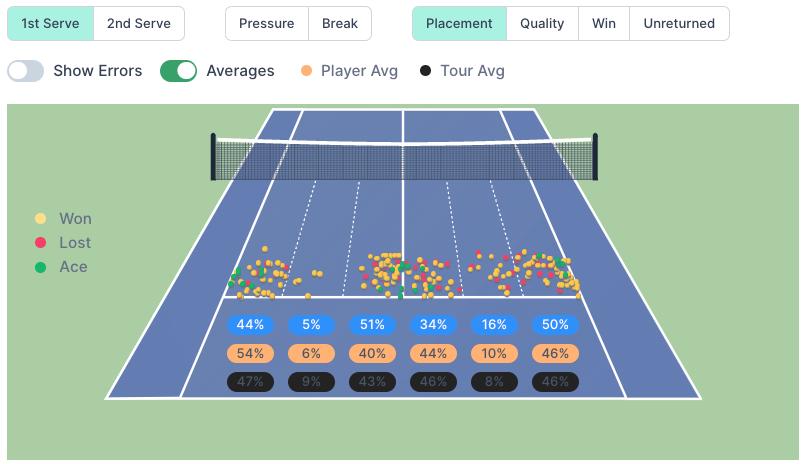Screen dimensions: 804x464
Task: Open the Win view
Action: coord(604,23)
